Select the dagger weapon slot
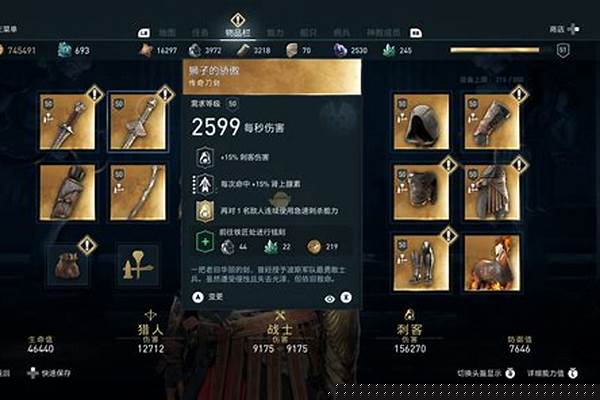The width and height of the screenshot is (600, 400). pos(68,121)
